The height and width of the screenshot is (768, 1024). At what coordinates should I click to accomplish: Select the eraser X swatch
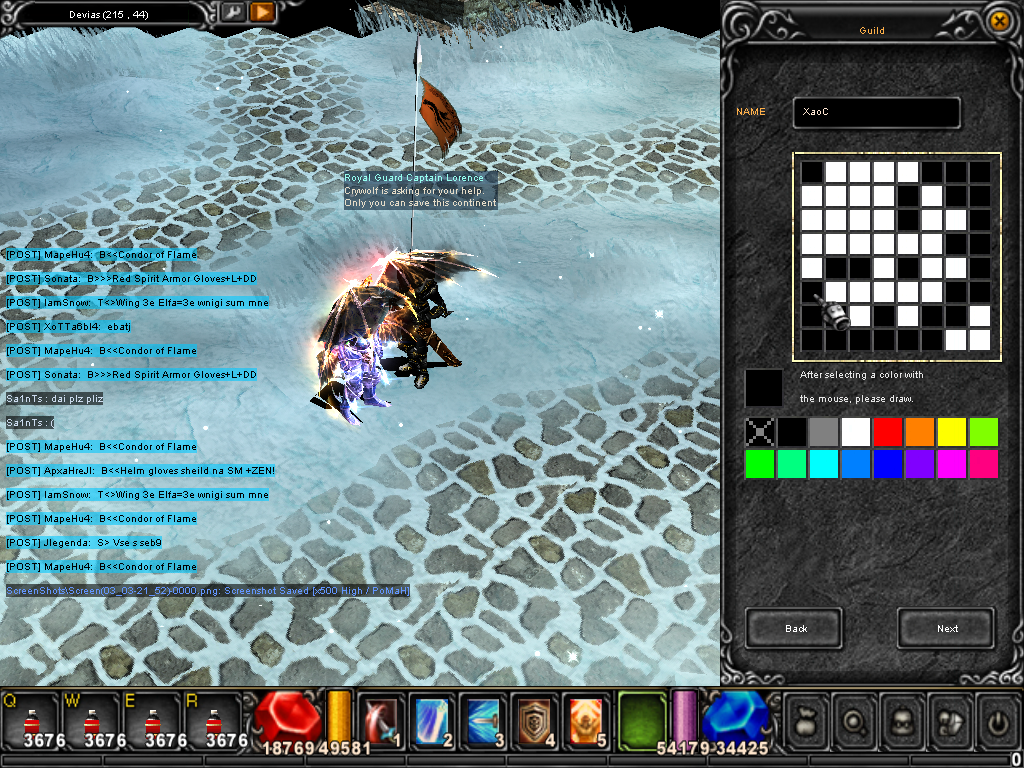pos(761,432)
